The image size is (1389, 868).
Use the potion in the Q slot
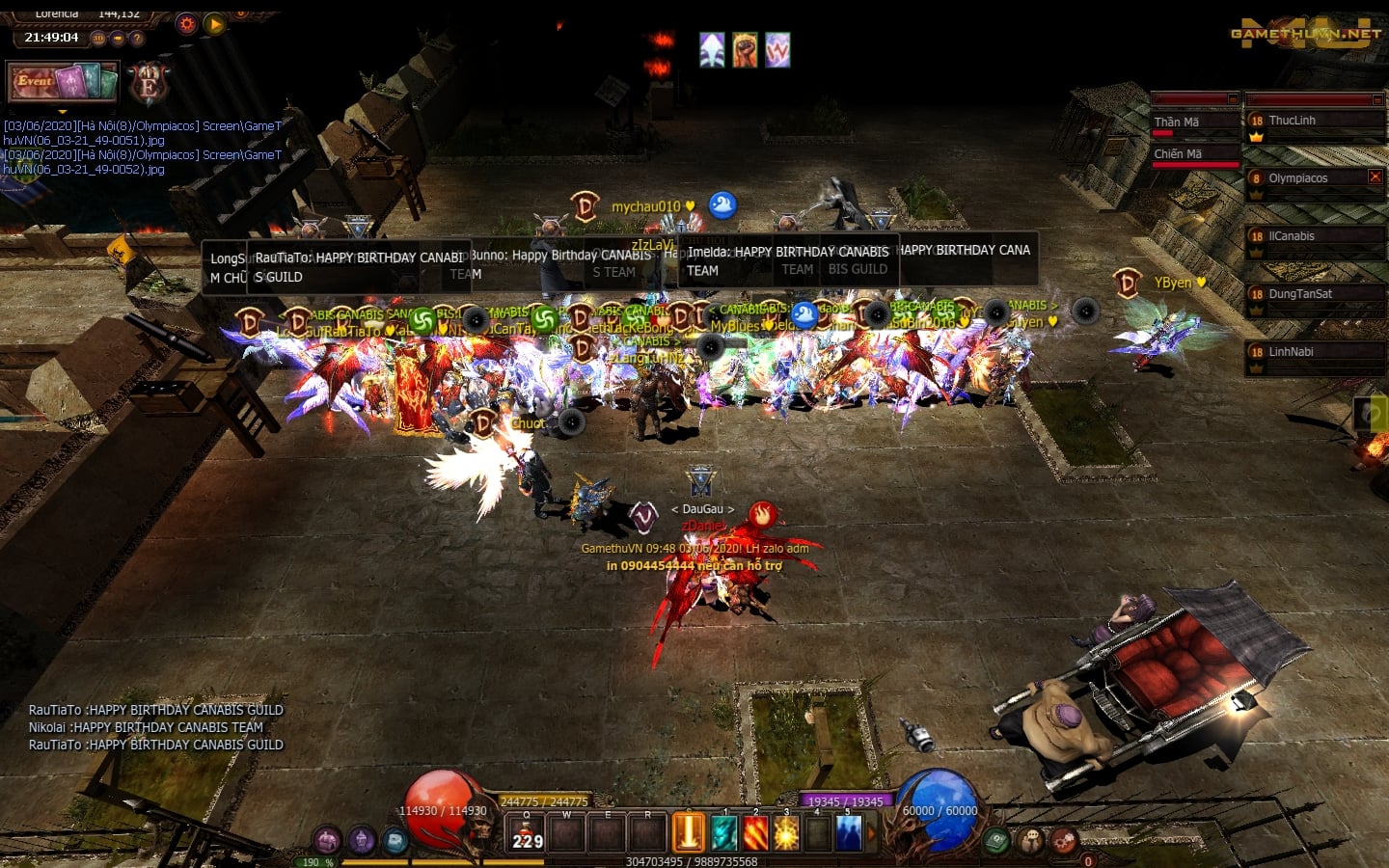pos(527,833)
